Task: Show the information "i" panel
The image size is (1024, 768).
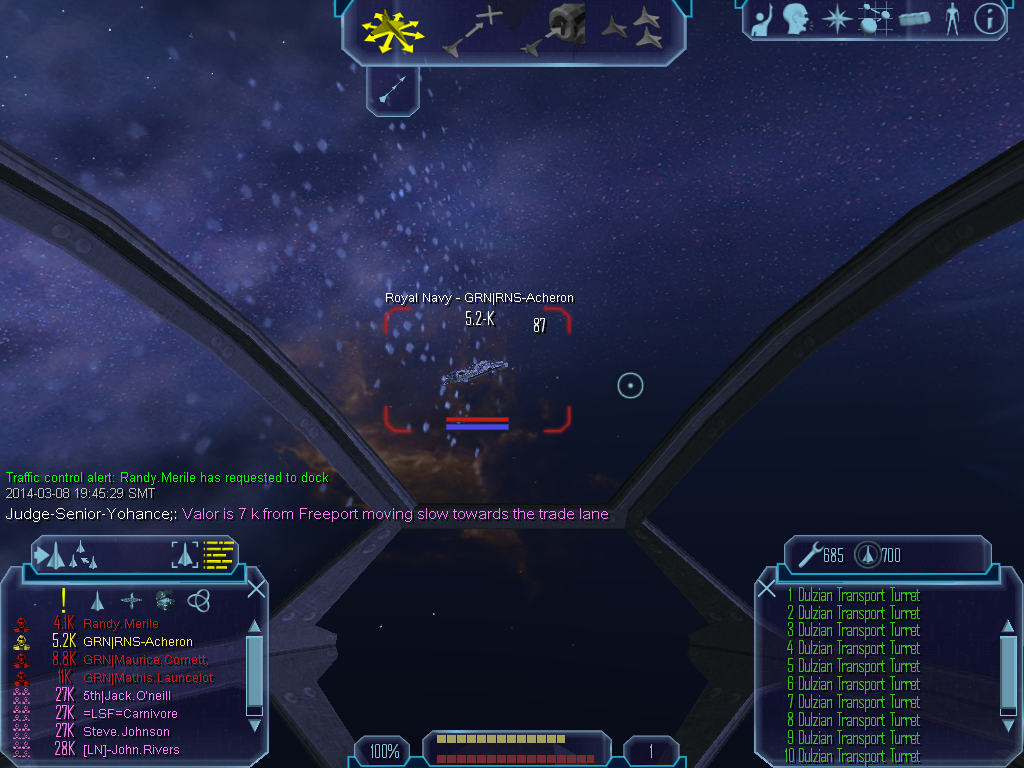Action: (988, 18)
